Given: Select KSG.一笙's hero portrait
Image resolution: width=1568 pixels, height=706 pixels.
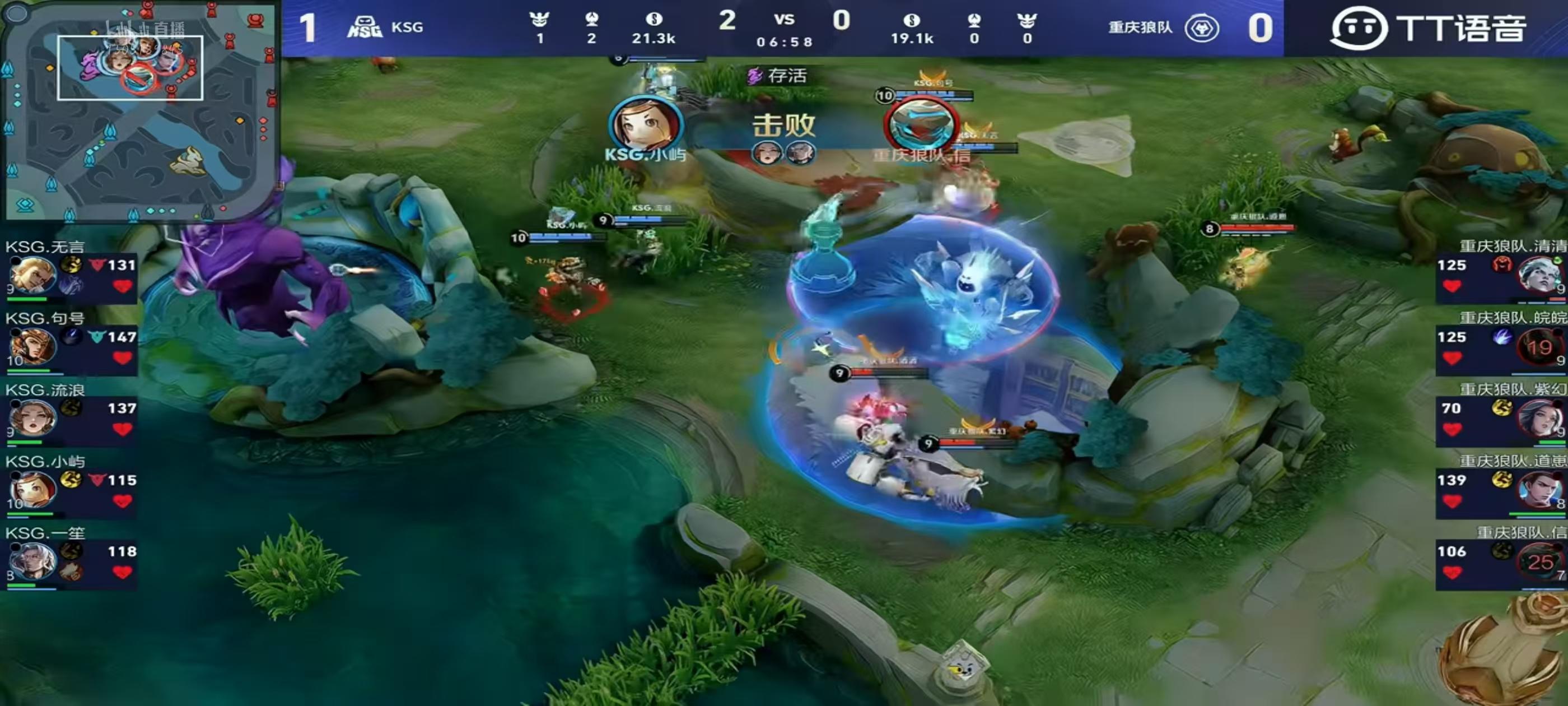Looking at the screenshot, I should tap(32, 561).
